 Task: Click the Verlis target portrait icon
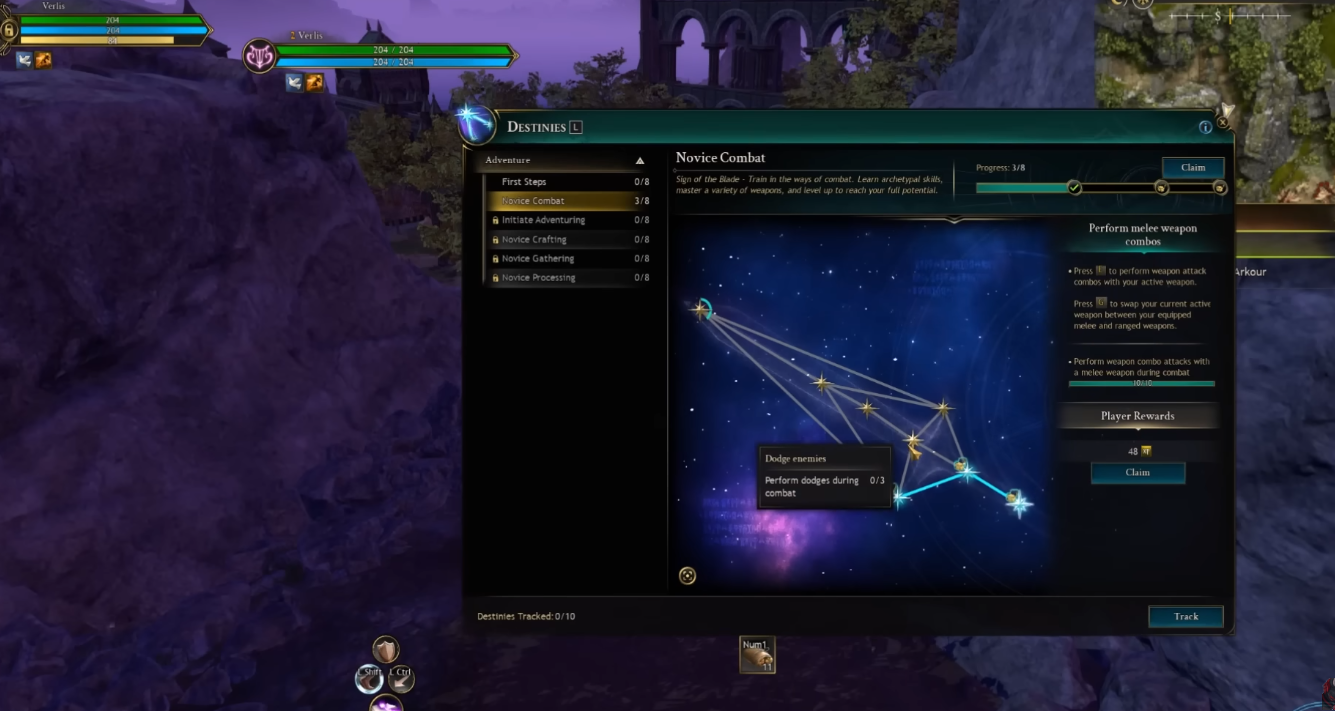click(260, 56)
